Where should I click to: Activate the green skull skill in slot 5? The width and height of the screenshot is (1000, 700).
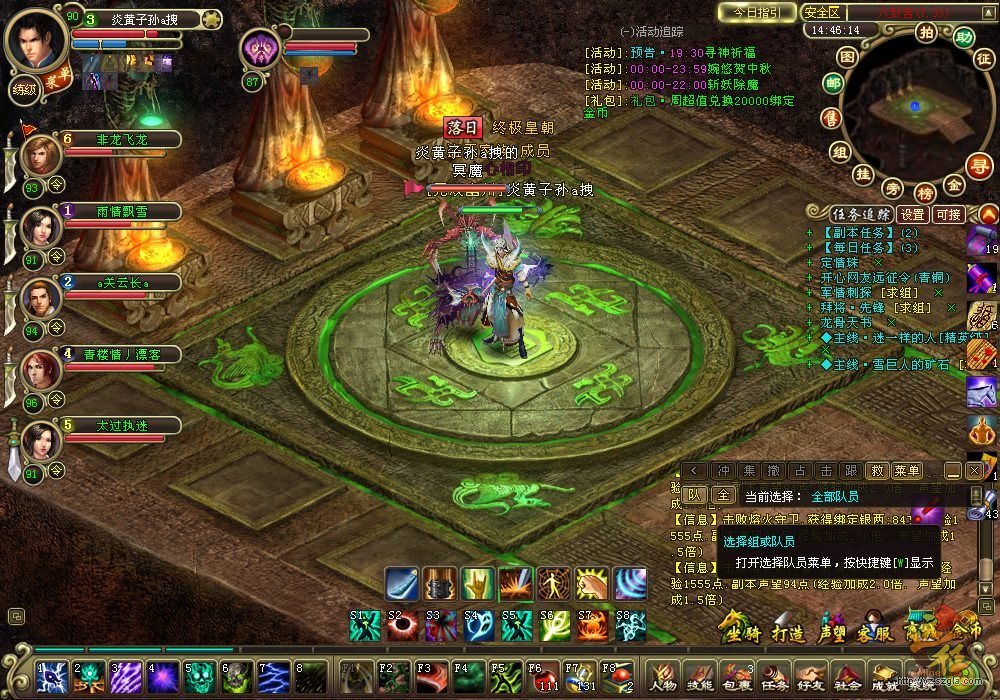tap(201, 677)
